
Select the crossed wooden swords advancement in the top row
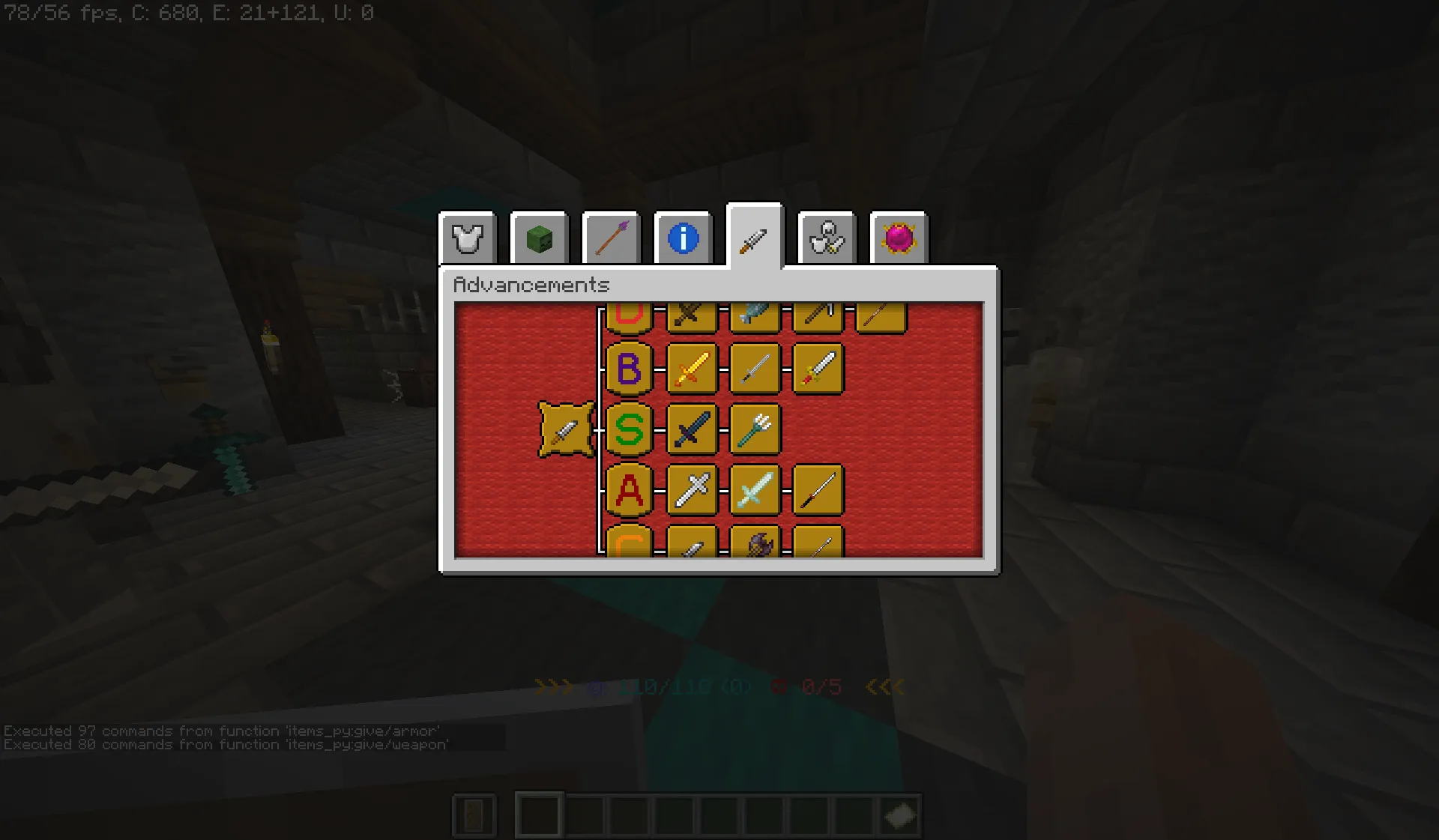point(693,315)
